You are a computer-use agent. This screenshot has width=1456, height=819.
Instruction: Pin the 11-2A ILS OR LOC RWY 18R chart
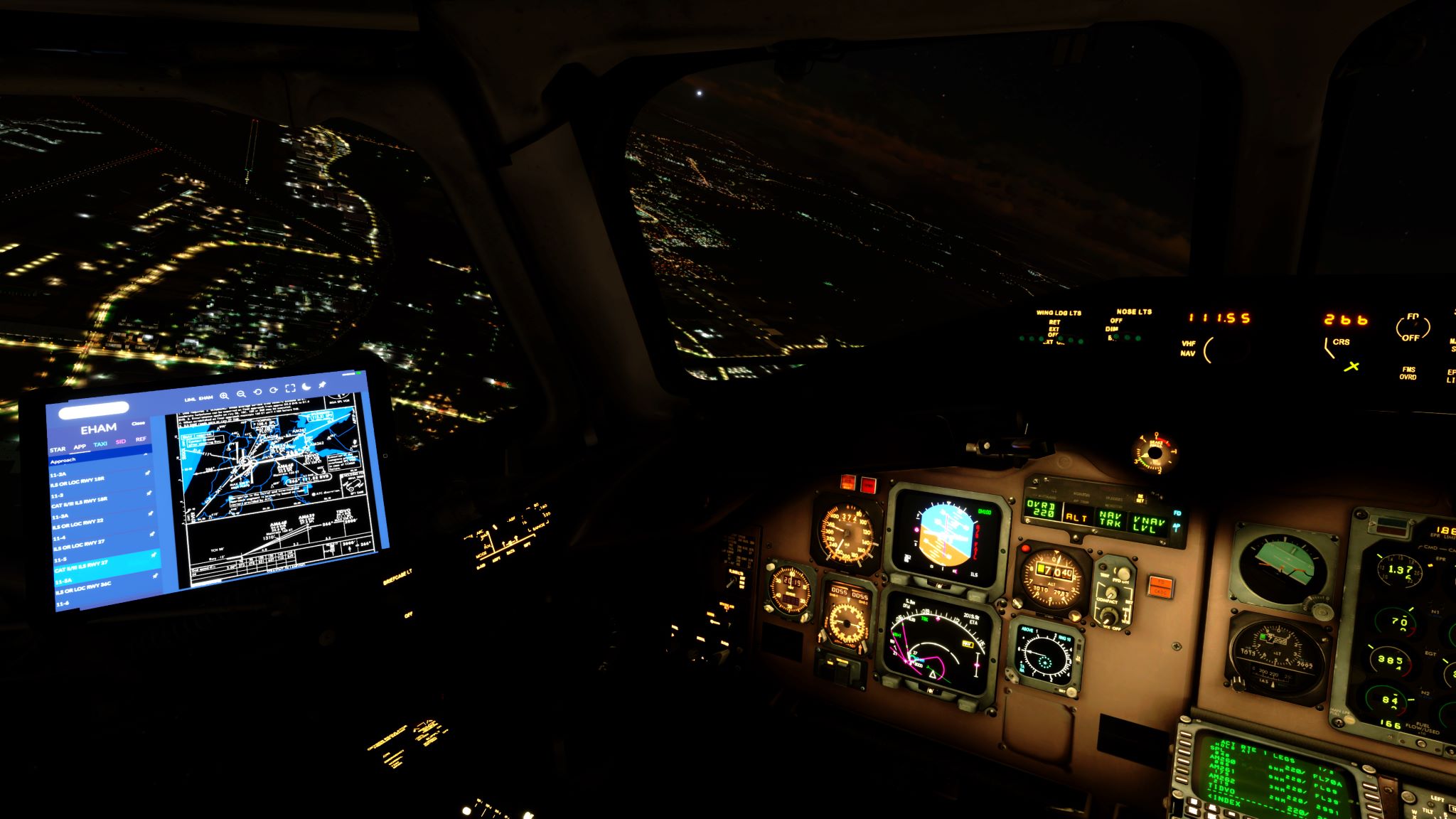pyautogui.click(x=147, y=473)
